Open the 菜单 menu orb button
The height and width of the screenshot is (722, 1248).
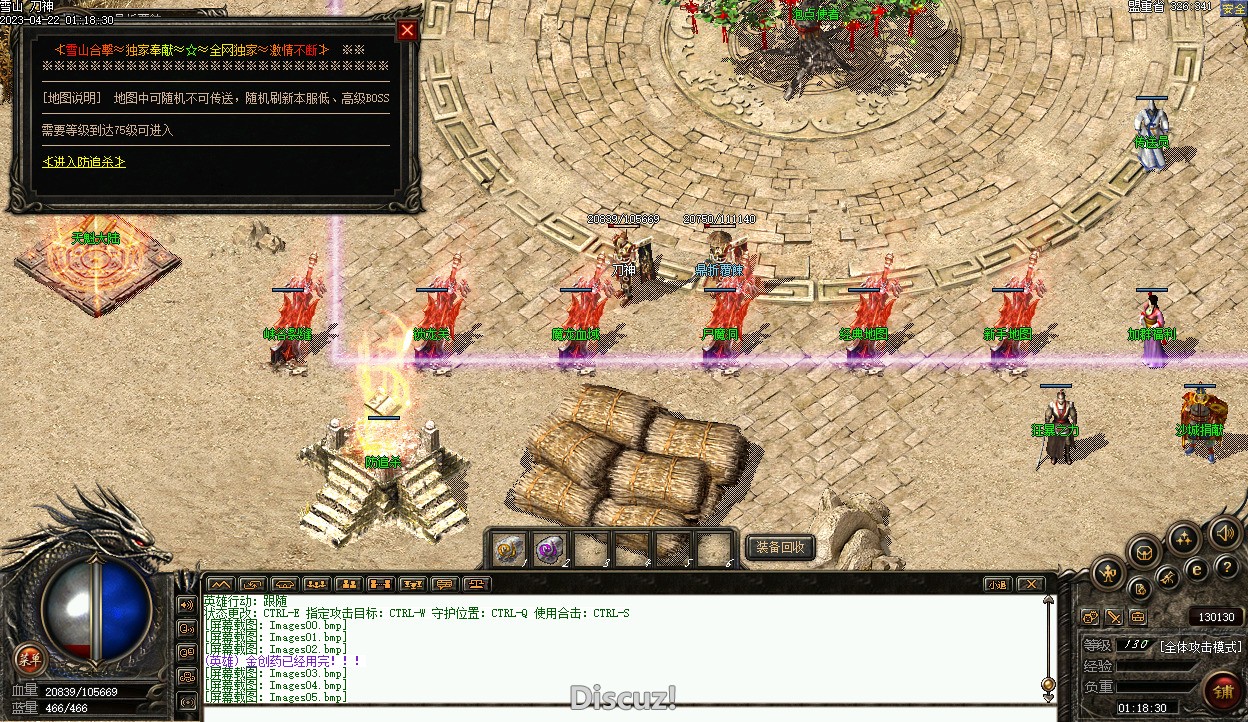coord(30,658)
